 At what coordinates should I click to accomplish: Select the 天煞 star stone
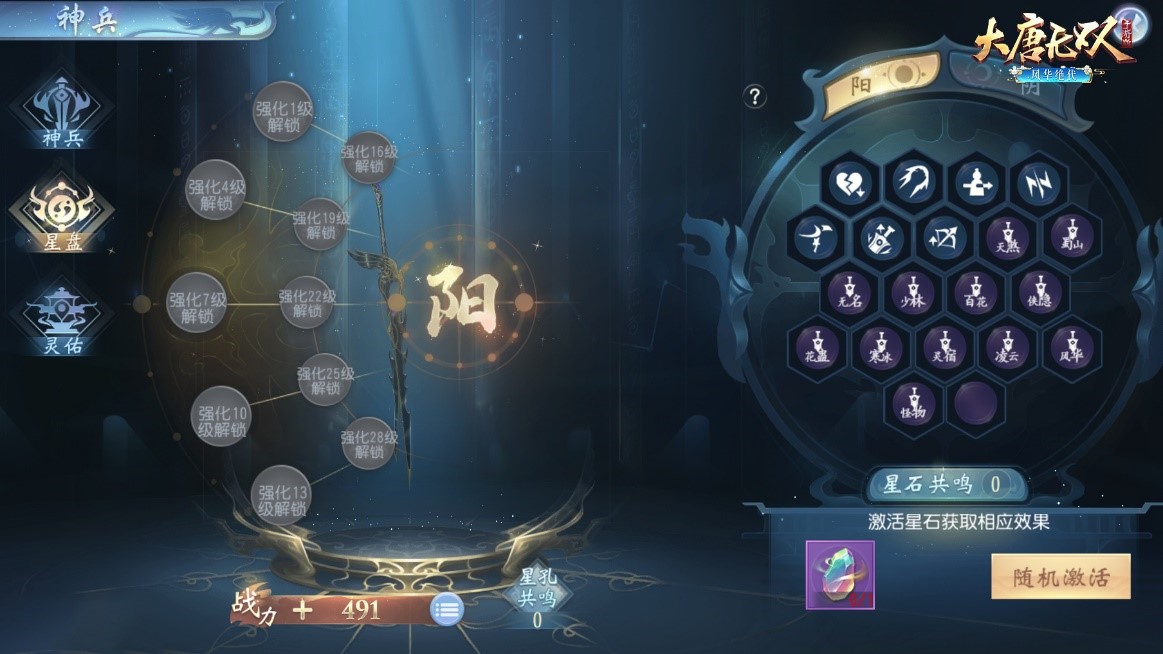pyautogui.click(x=1008, y=238)
